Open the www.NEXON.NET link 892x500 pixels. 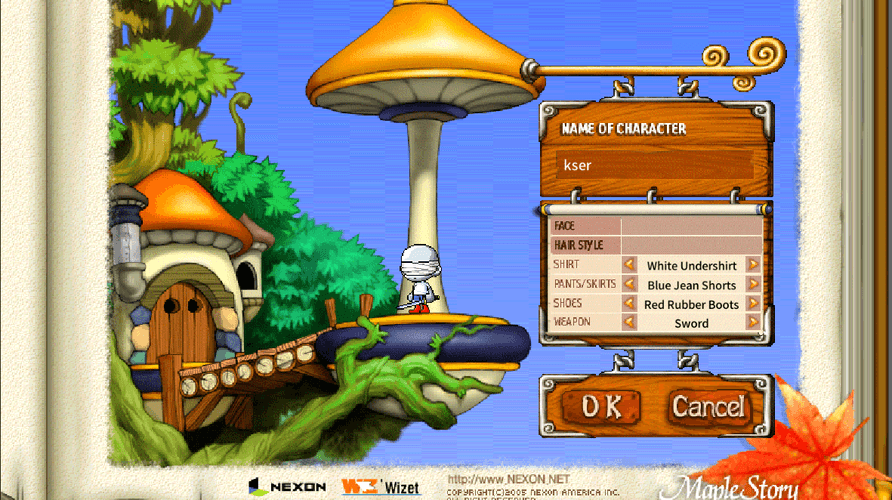[508, 479]
